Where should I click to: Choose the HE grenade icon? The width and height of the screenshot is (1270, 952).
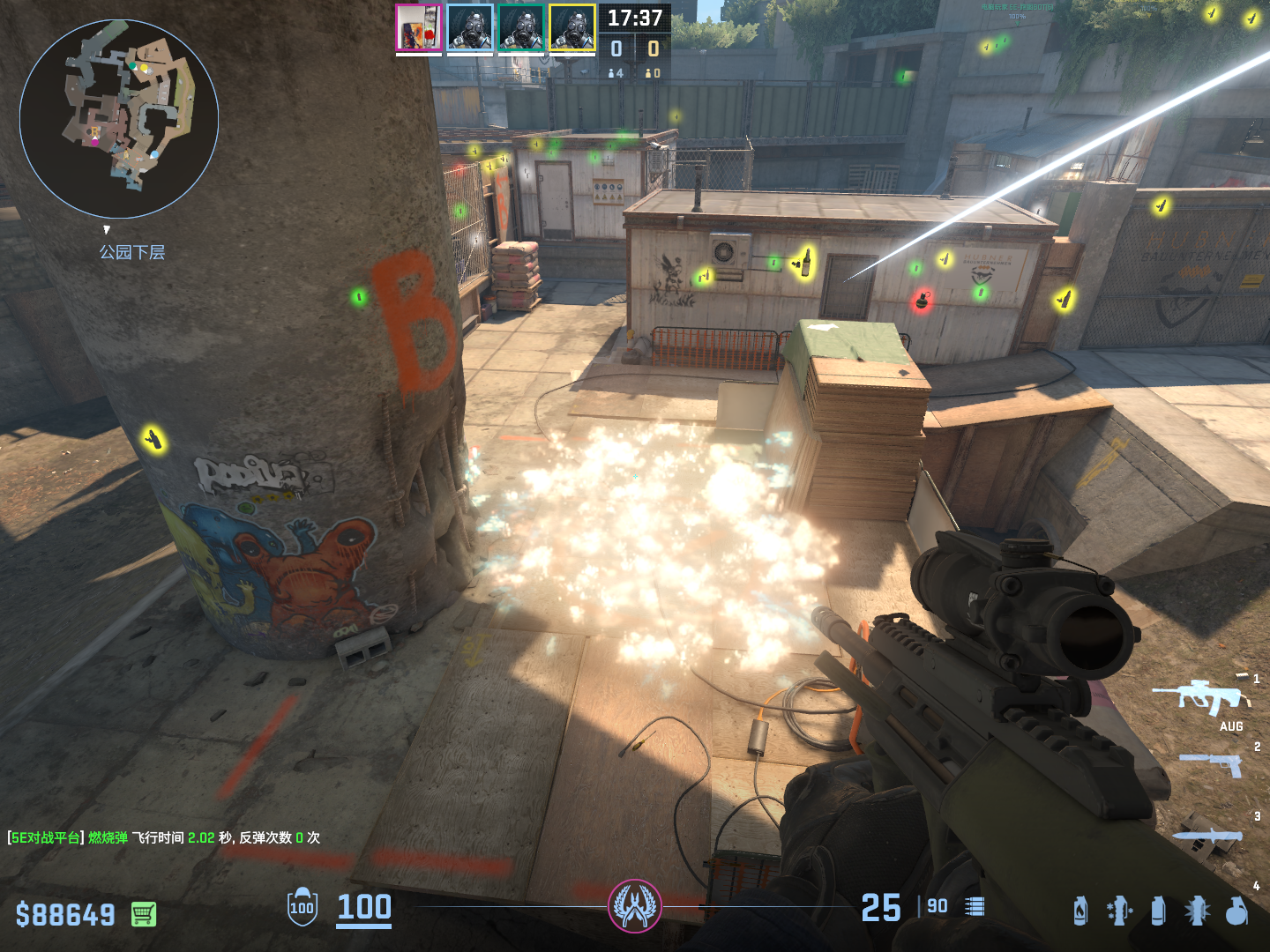point(1236,911)
